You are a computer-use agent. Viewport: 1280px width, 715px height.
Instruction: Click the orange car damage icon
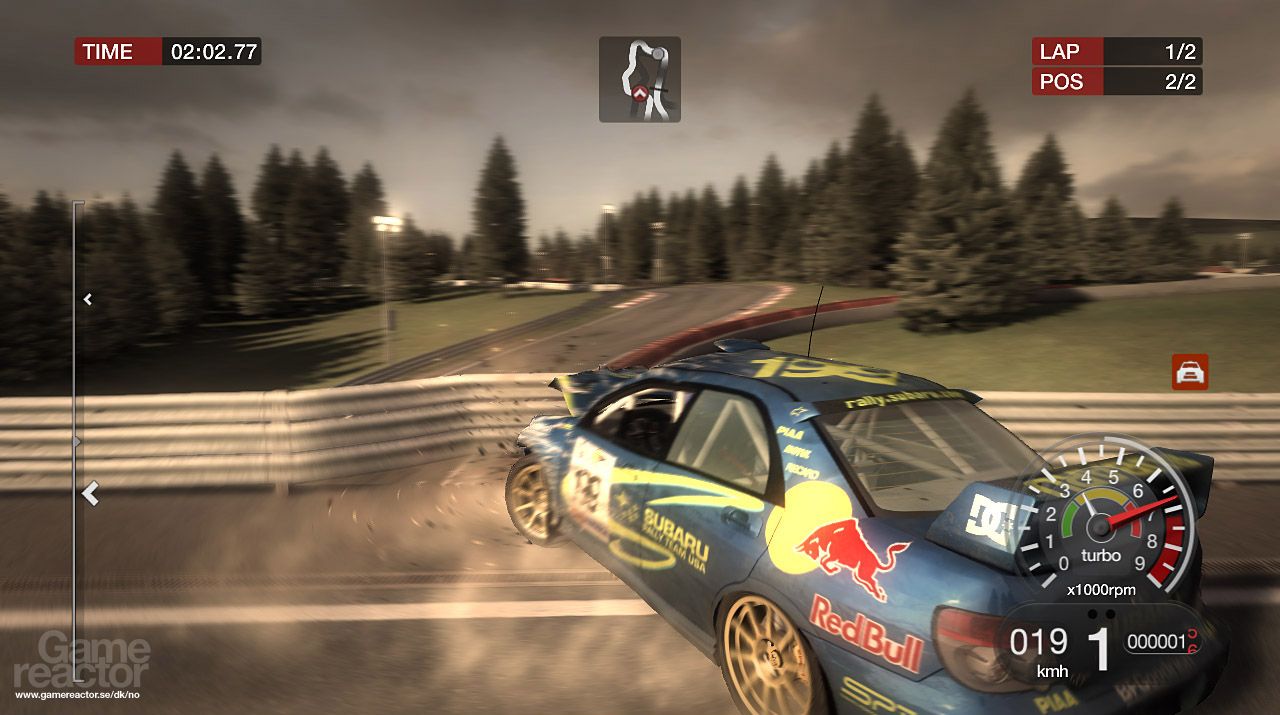[1190, 372]
